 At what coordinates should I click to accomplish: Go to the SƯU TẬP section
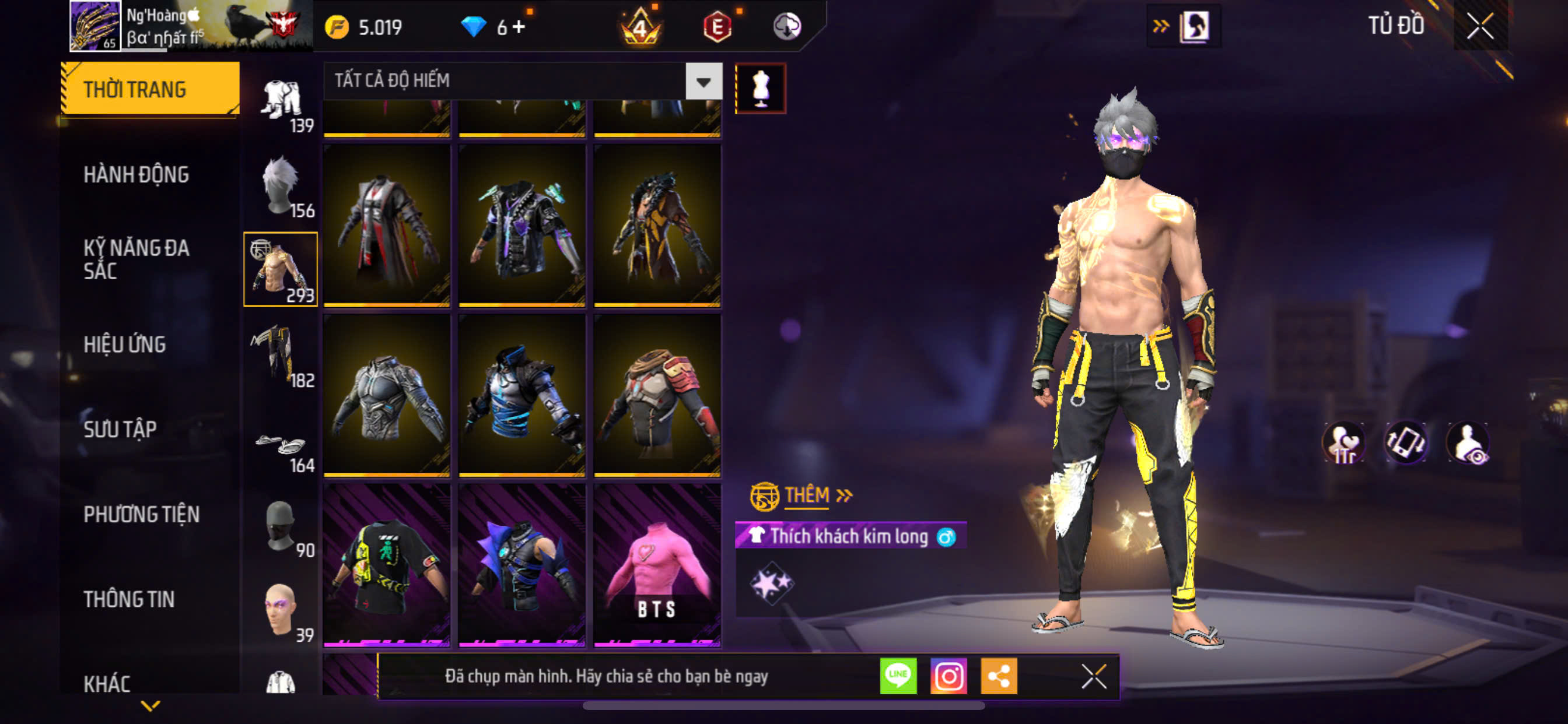pos(120,429)
